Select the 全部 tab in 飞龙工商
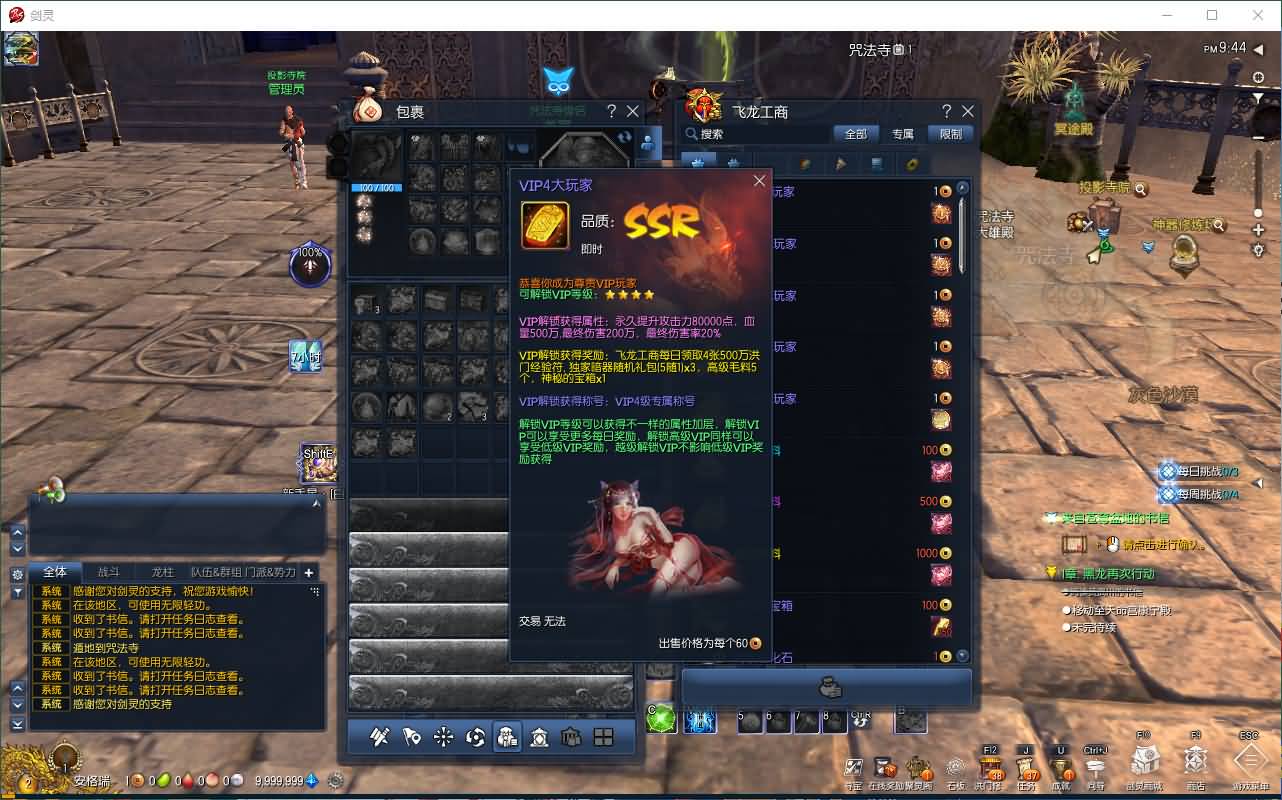The image size is (1282, 800). [x=857, y=133]
